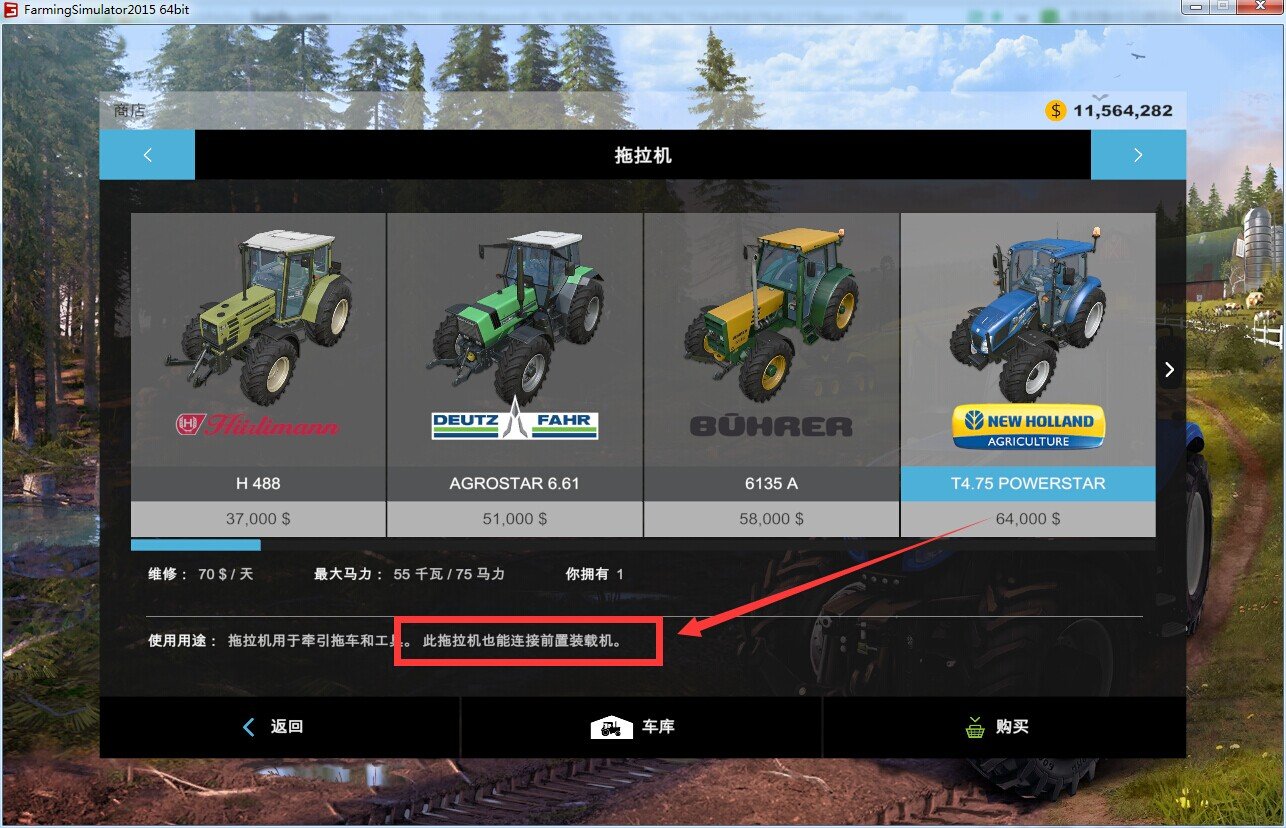Click the 拖拉机 category title

(643, 155)
